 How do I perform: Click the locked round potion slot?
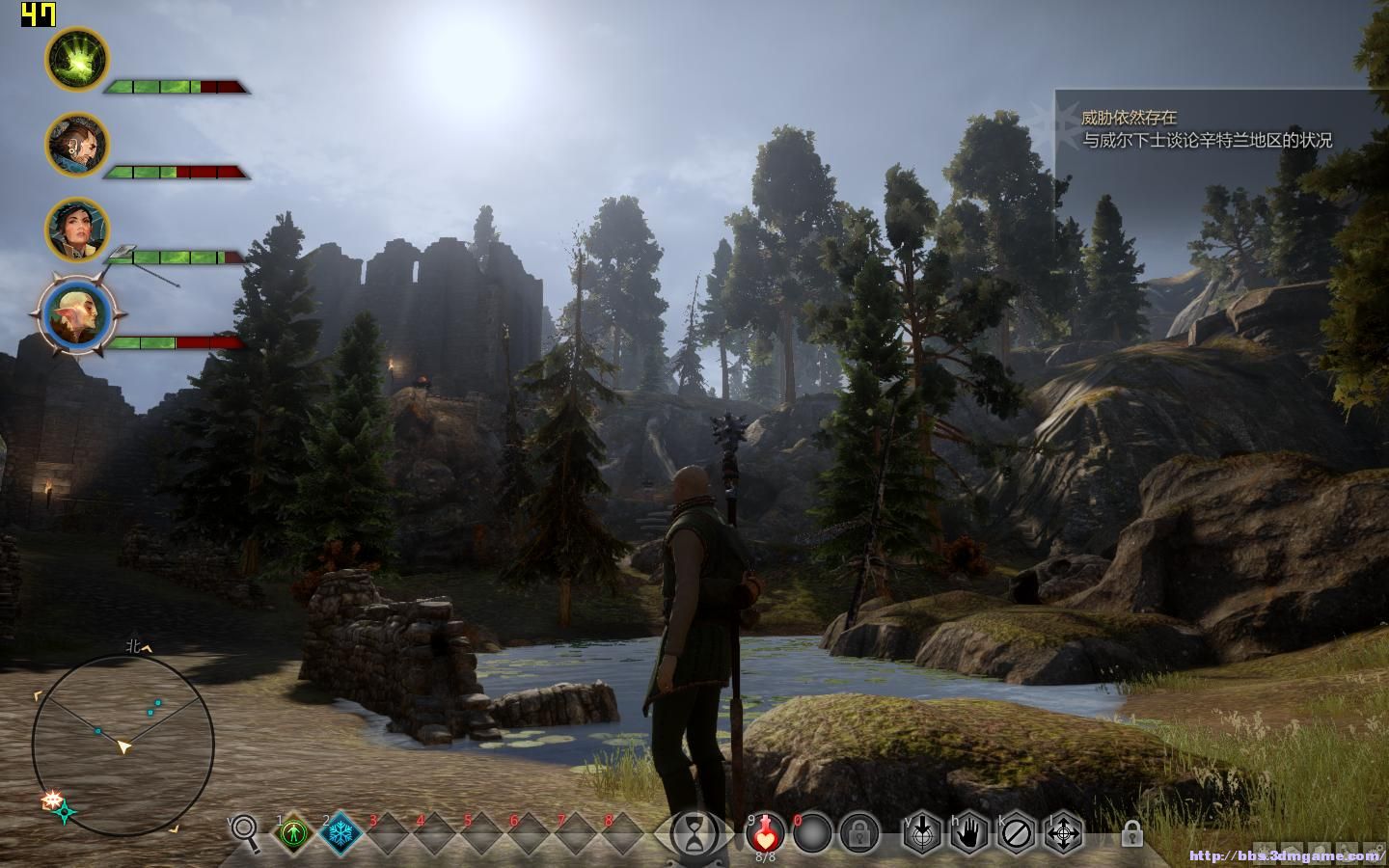click(x=858, y=832)
